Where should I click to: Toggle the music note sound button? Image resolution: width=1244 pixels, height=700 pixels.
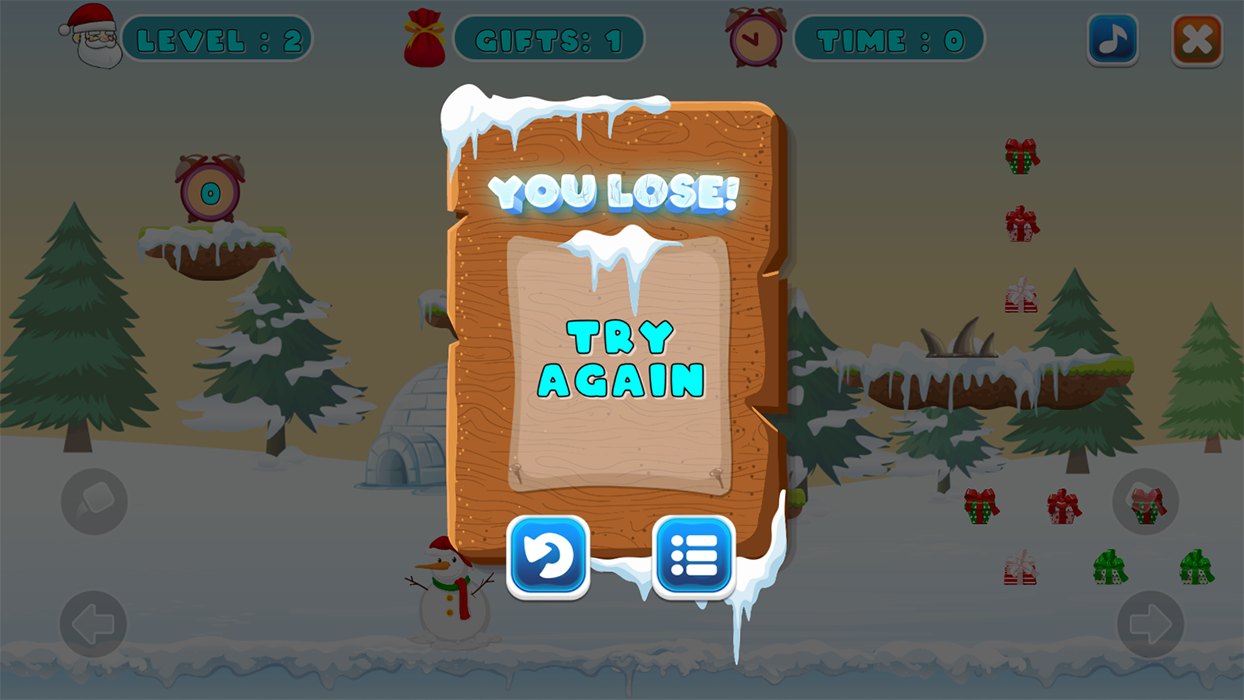click(1112, 41)
